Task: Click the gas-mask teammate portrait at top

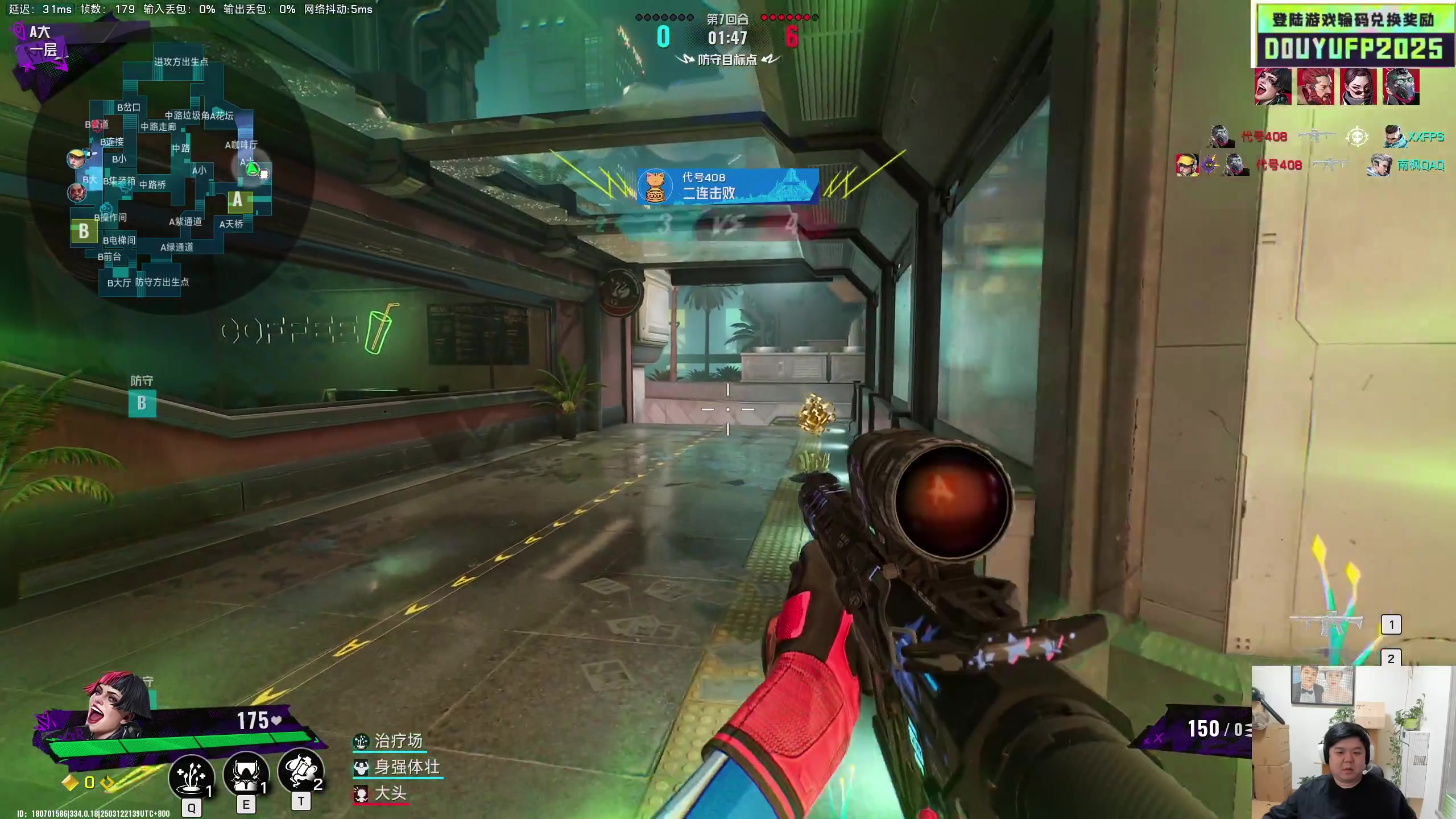Action: click(1401, 87)
